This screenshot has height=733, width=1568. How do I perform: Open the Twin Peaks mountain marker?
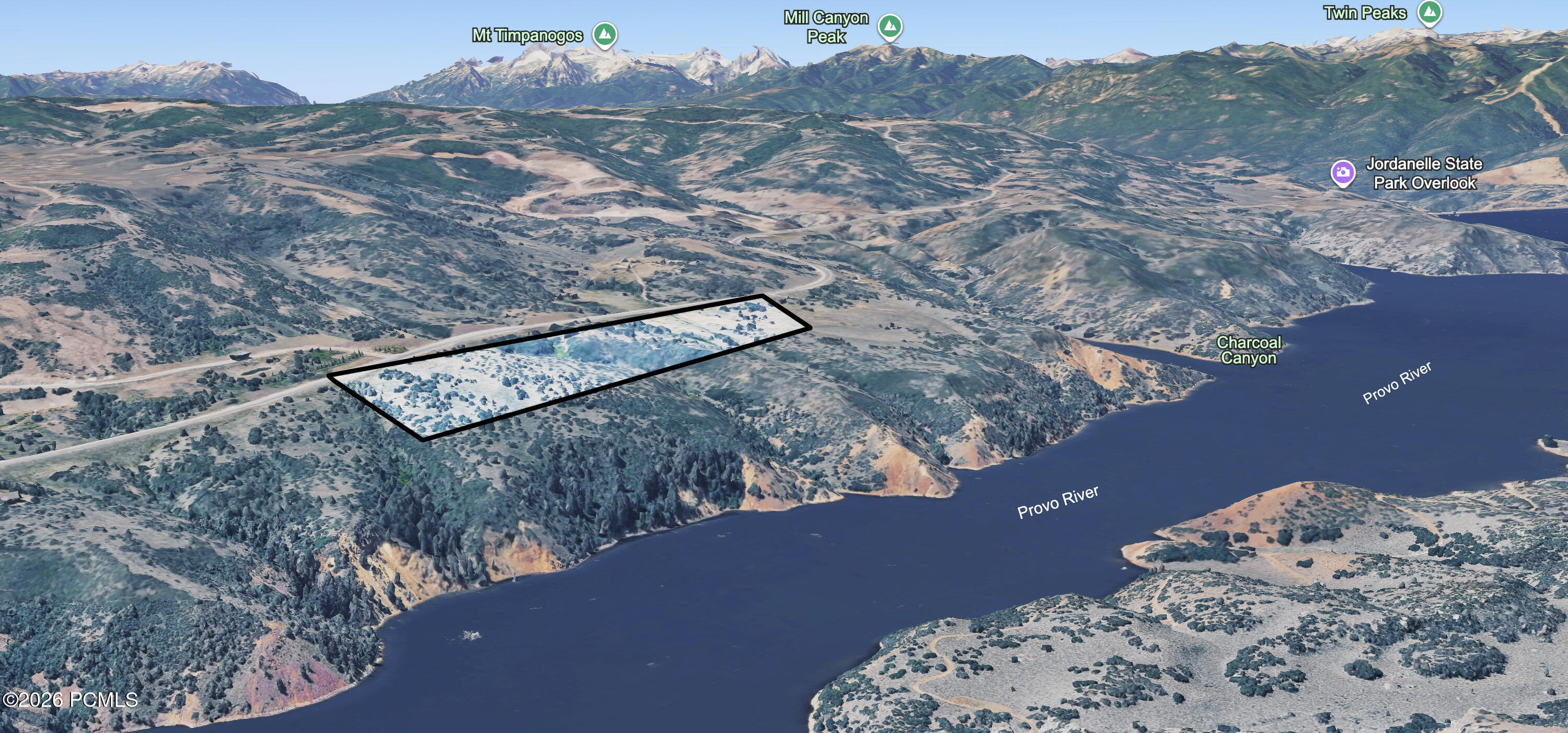click(x=1429, y=12)
